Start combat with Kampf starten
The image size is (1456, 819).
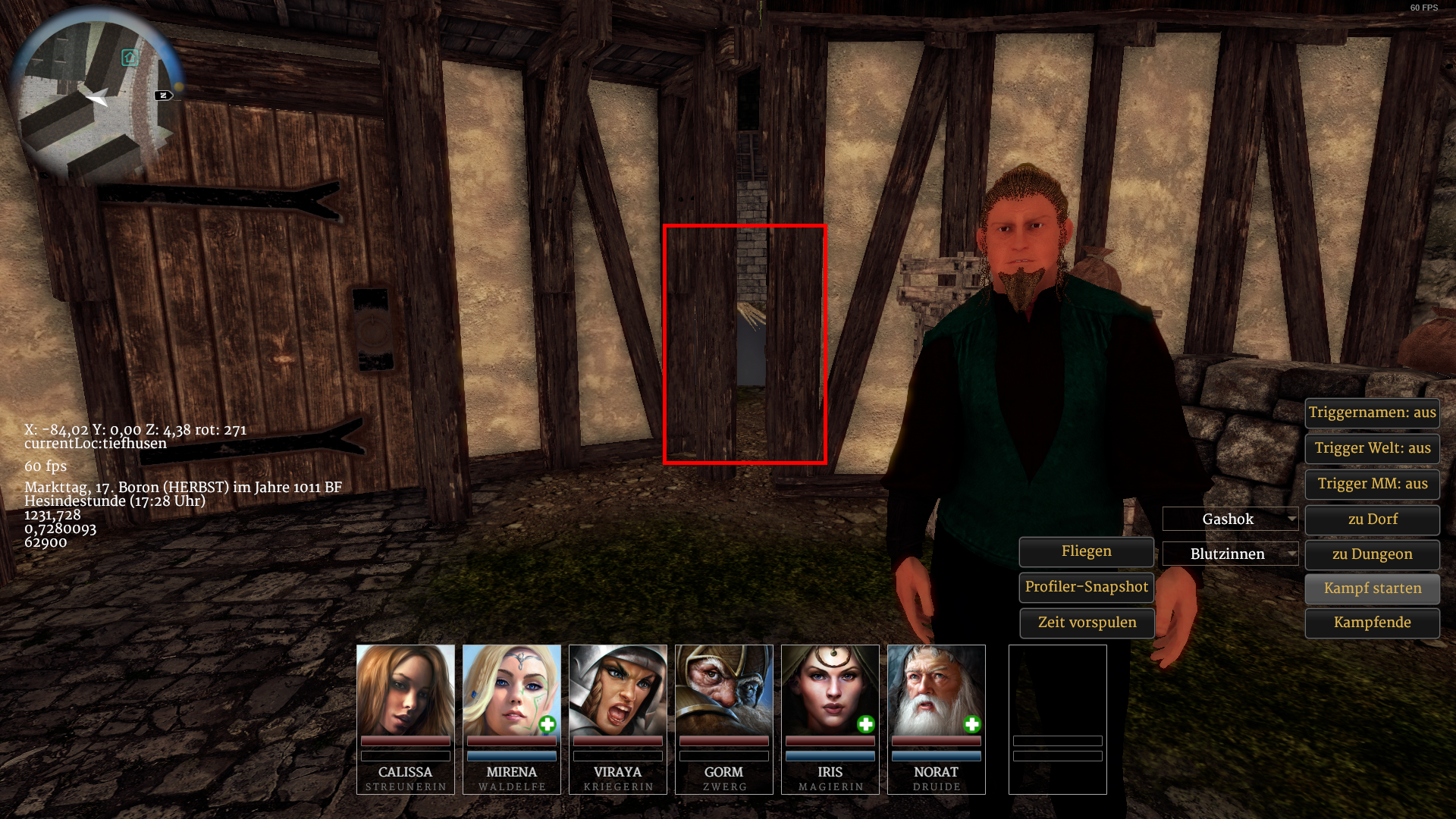coord(1372,588)
